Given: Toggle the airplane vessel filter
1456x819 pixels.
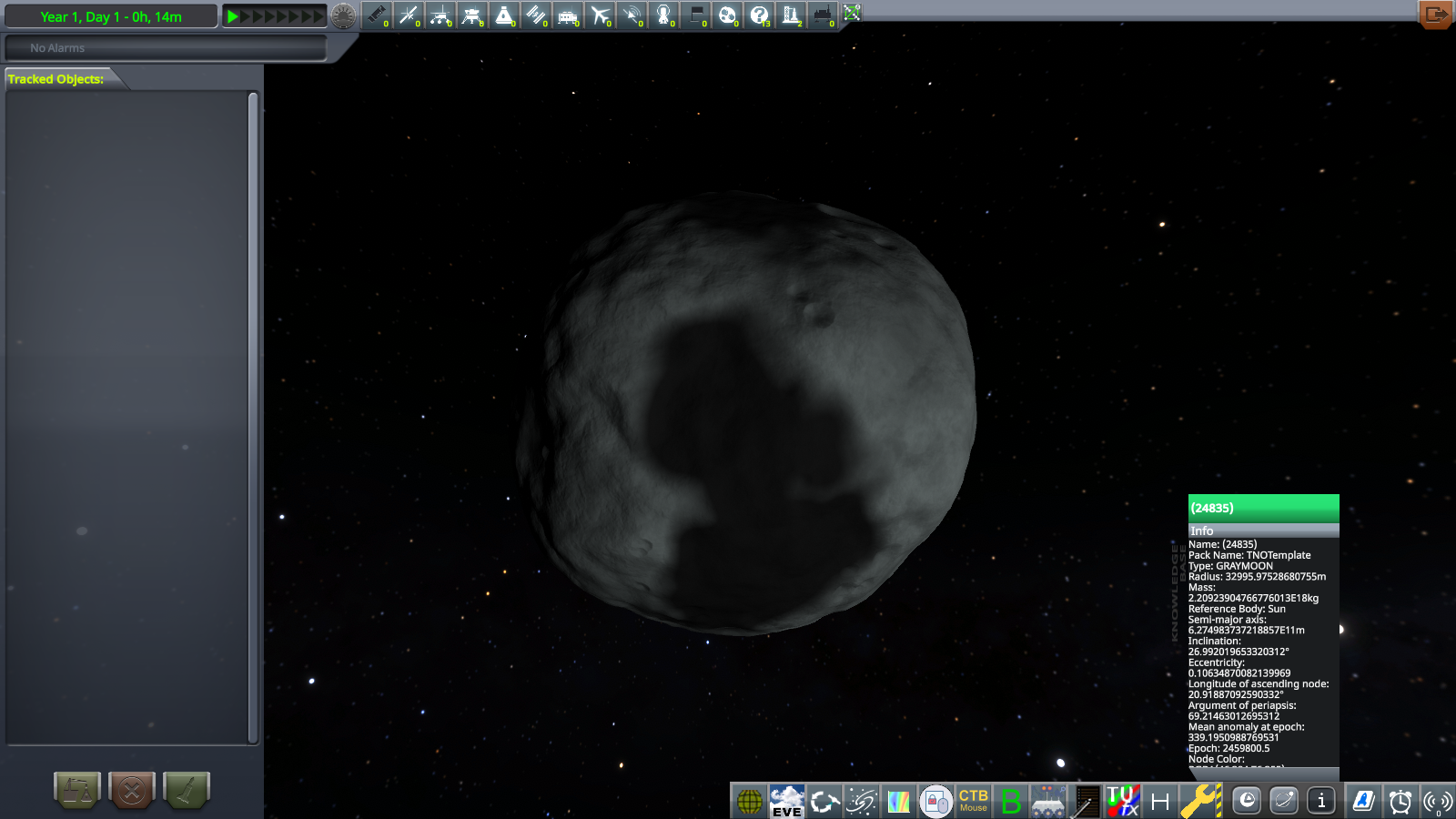Looking at the screenshot, I should pyautogui.click(x=600, y=15).
